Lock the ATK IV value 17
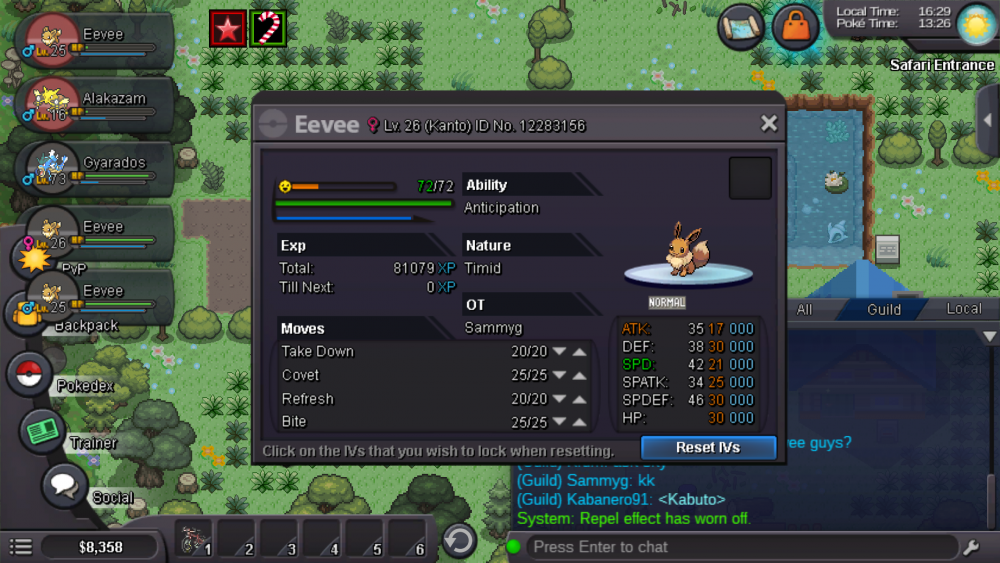Screen dimensions: 1000x563 click(716, 329)
